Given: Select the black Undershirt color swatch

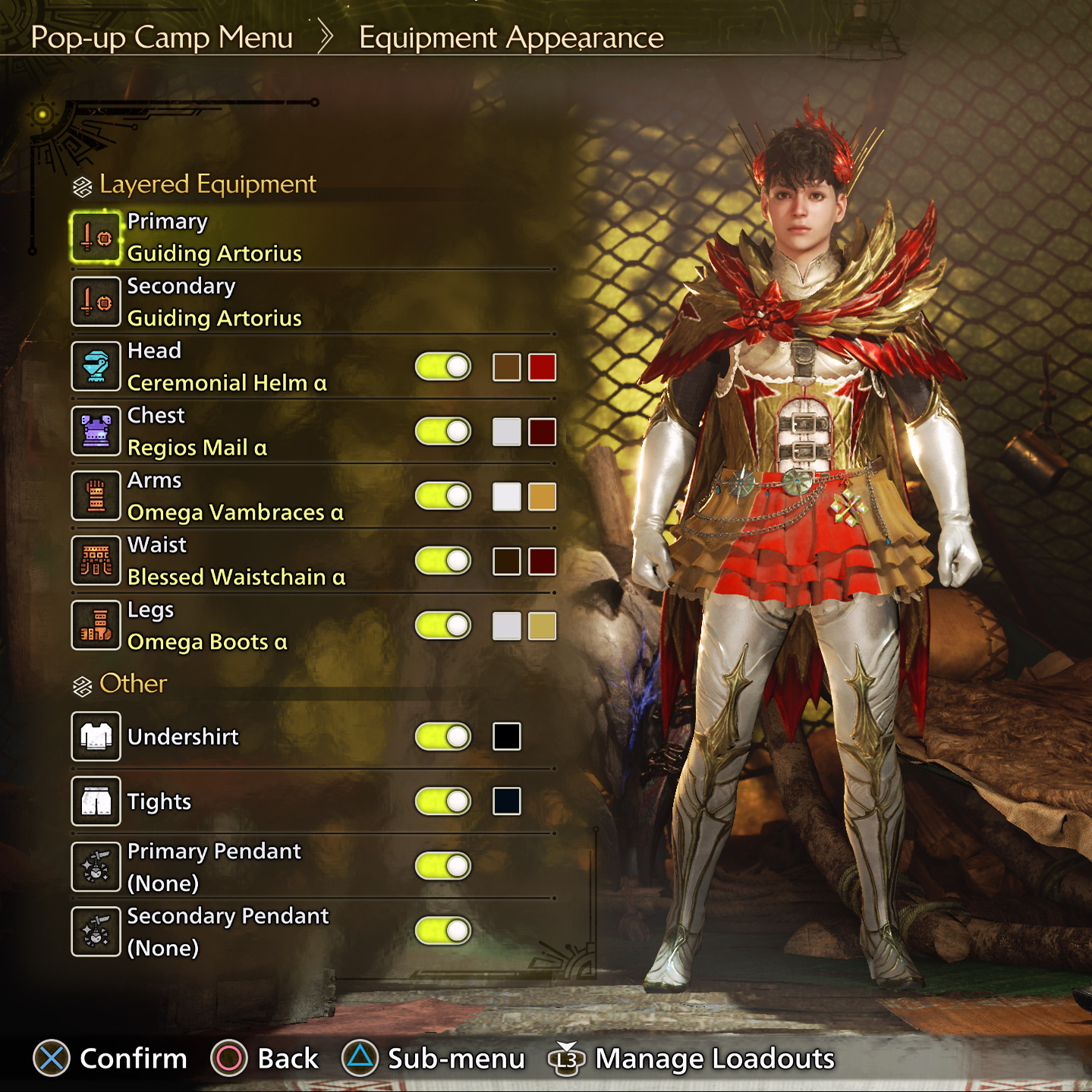Looking at the screenshot, I should pyautogui.click(x=506, y=736).
